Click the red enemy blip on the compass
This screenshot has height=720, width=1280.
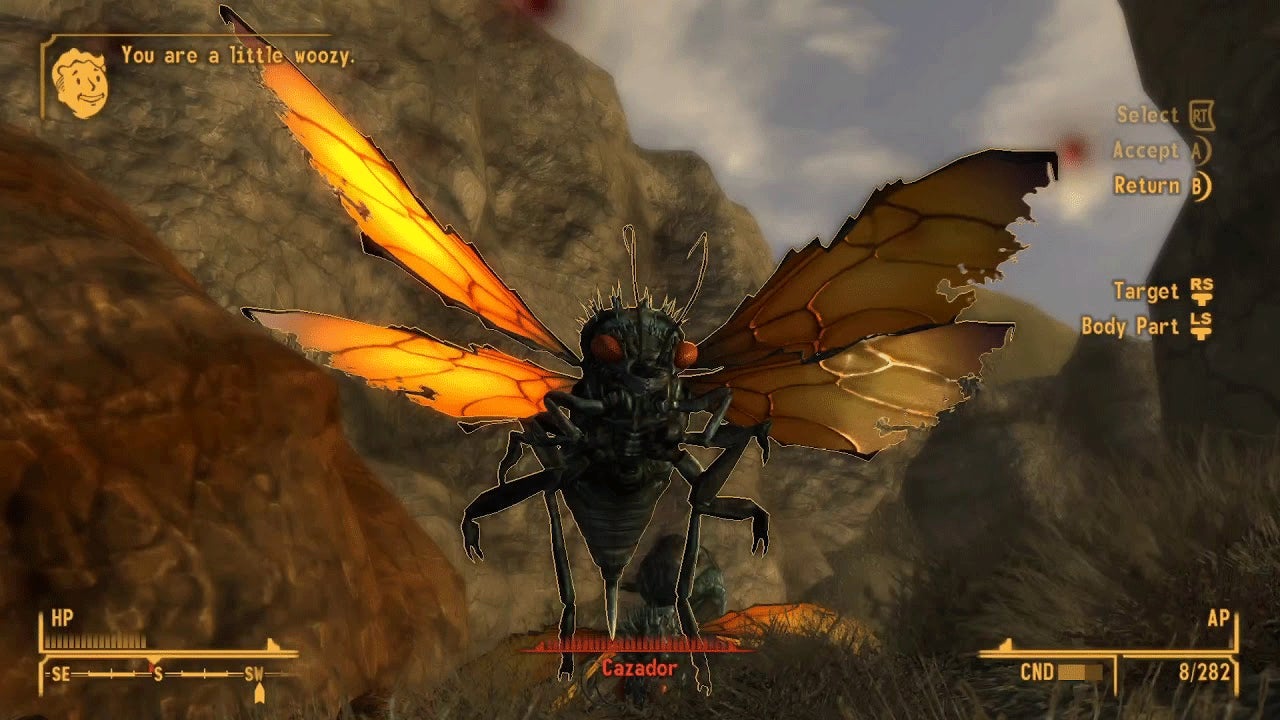coord(151,666)
